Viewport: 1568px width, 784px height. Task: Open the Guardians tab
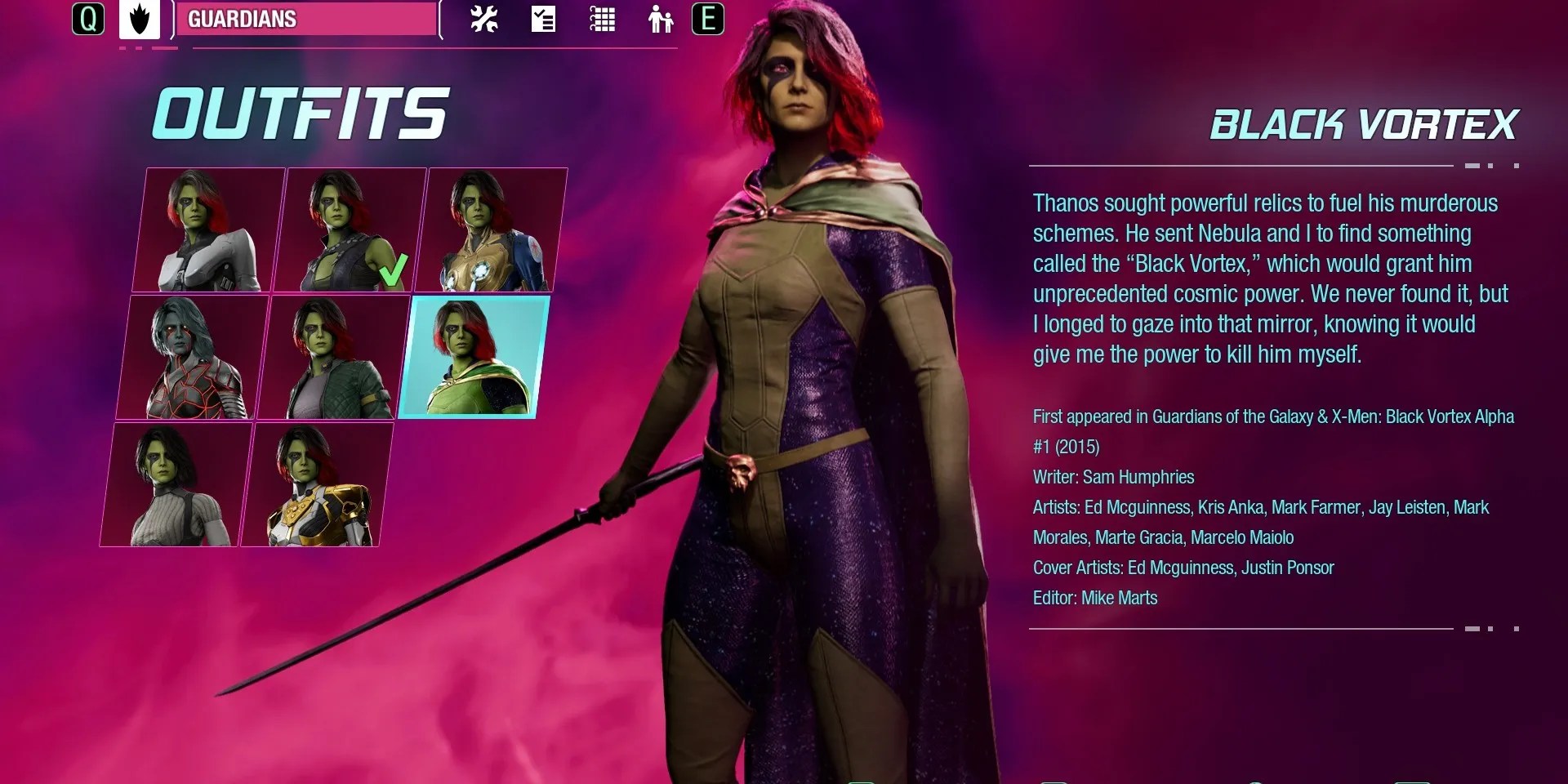pos(304,20)
